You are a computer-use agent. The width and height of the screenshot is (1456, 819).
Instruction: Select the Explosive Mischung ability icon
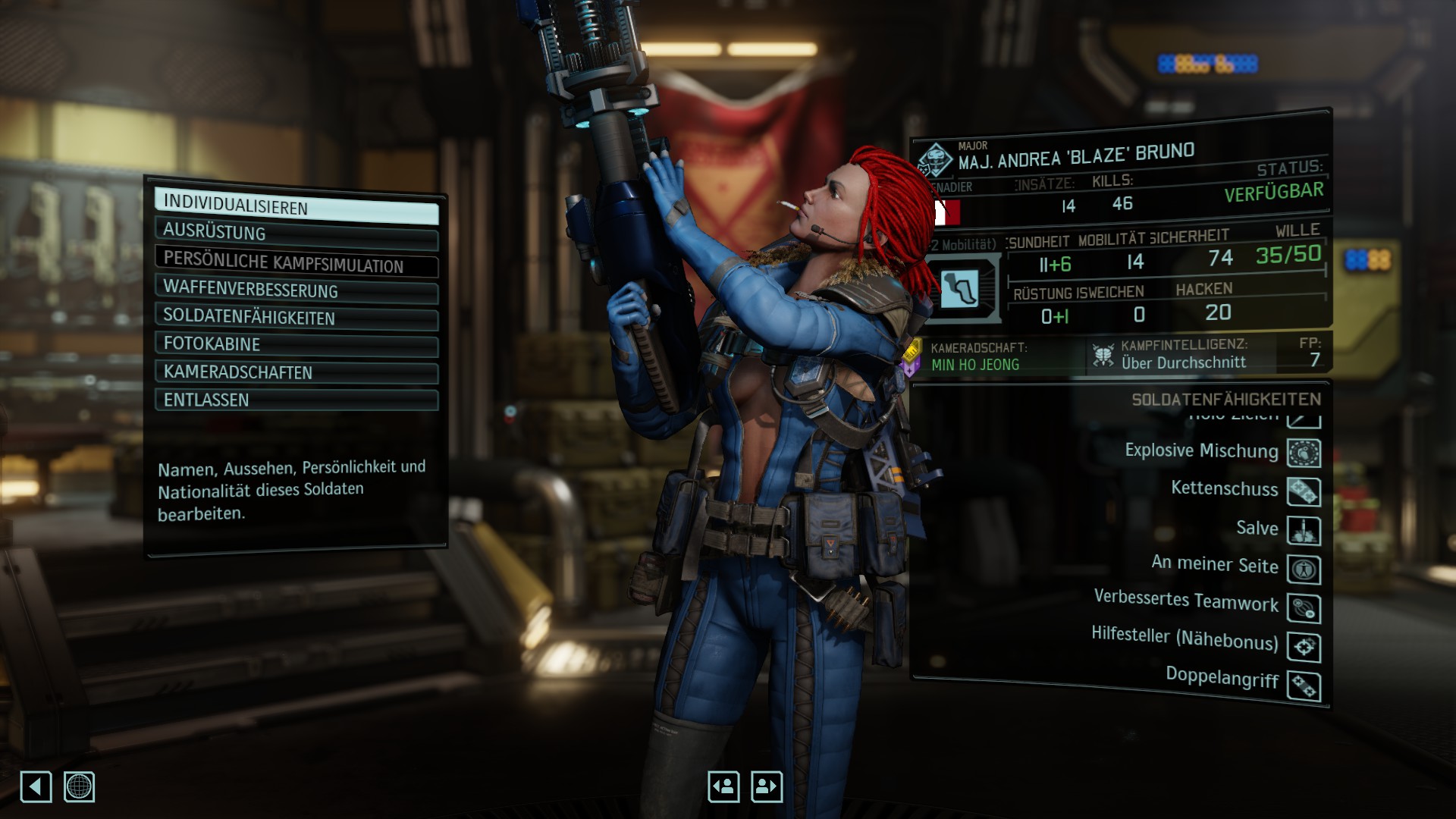point(1304,453)
